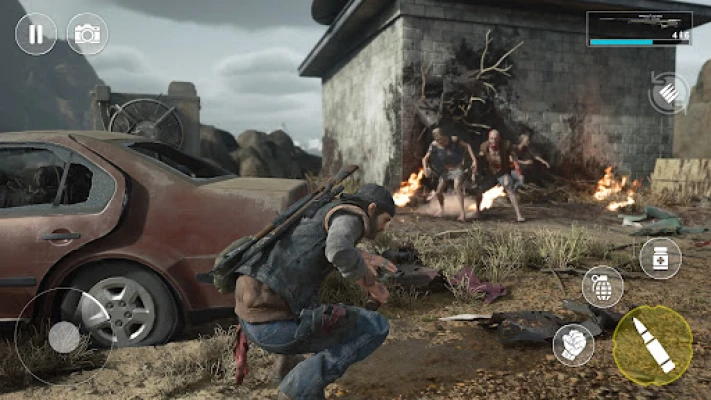Use the medkit healing item
Viewport: 711px width, 400px height.
[x=660, y=258]
